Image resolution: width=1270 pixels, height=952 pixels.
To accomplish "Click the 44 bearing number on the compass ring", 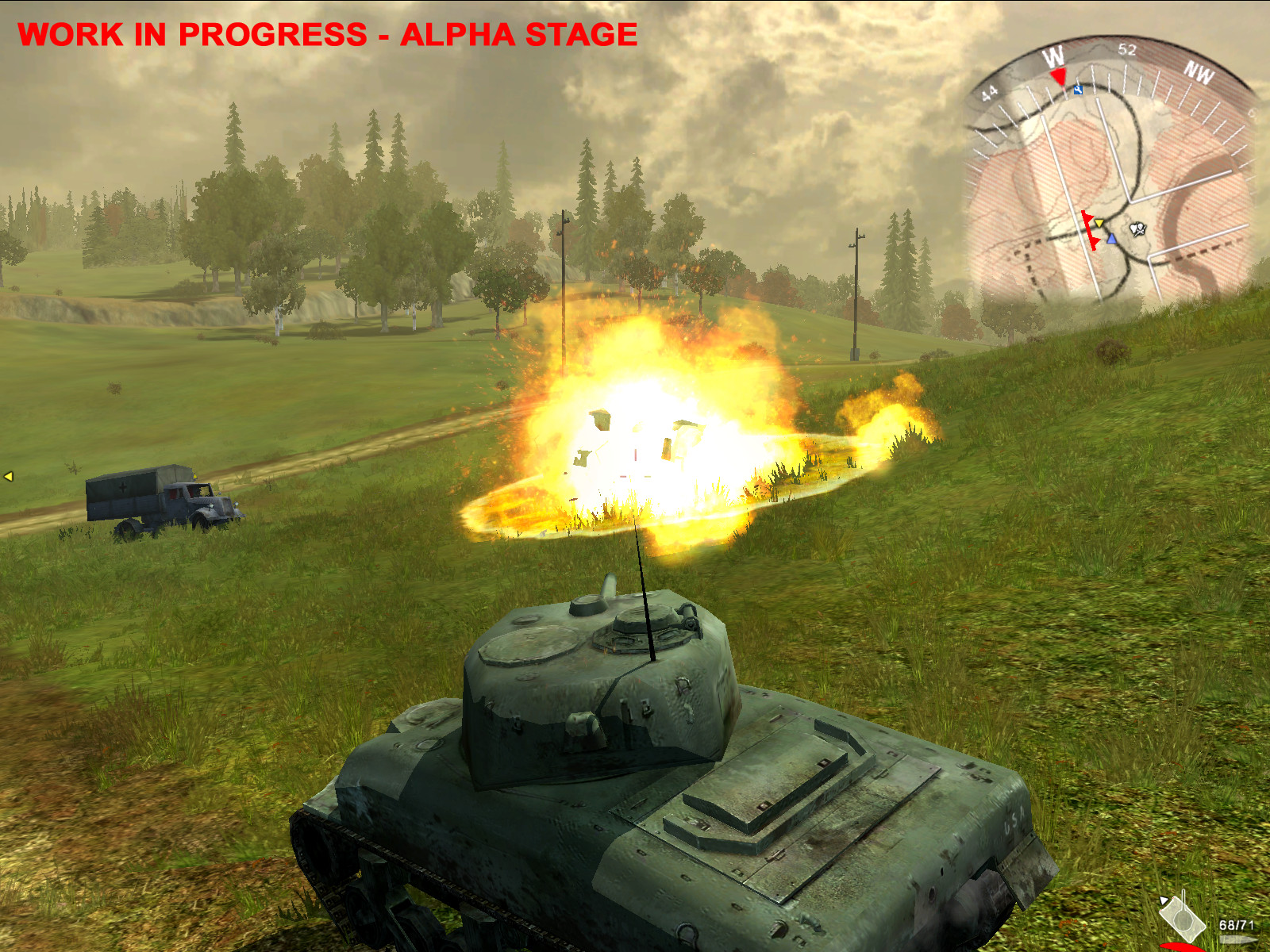I will point(988,90).
